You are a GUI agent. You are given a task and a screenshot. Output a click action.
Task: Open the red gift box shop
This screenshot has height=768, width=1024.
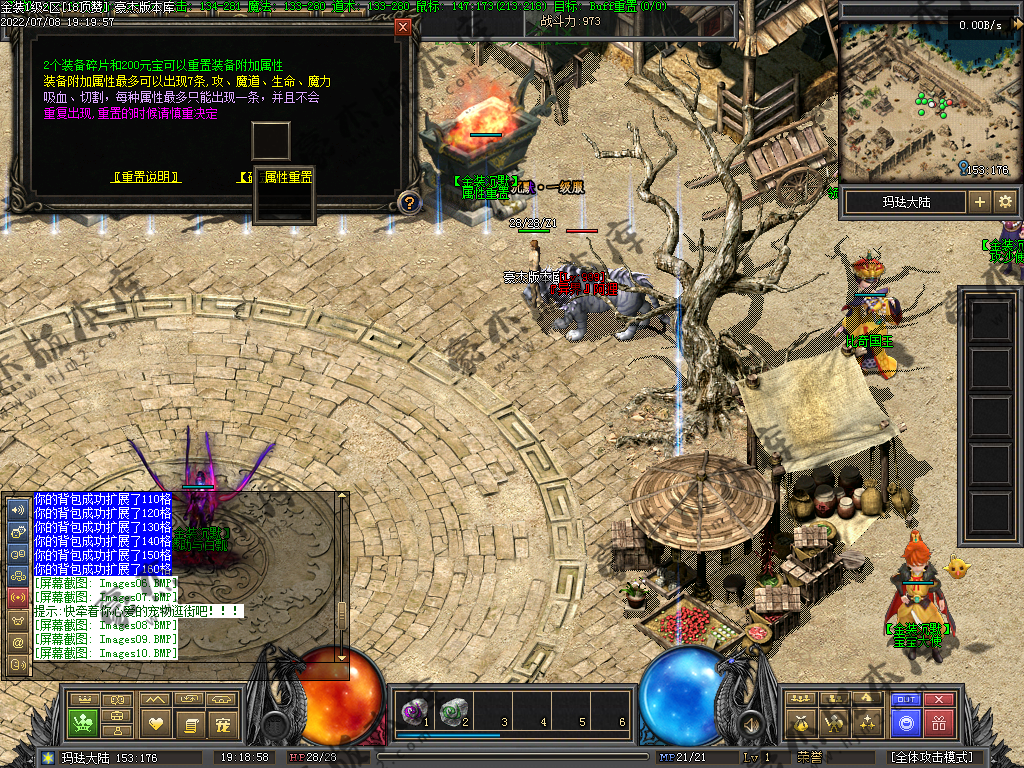[938, 722]
